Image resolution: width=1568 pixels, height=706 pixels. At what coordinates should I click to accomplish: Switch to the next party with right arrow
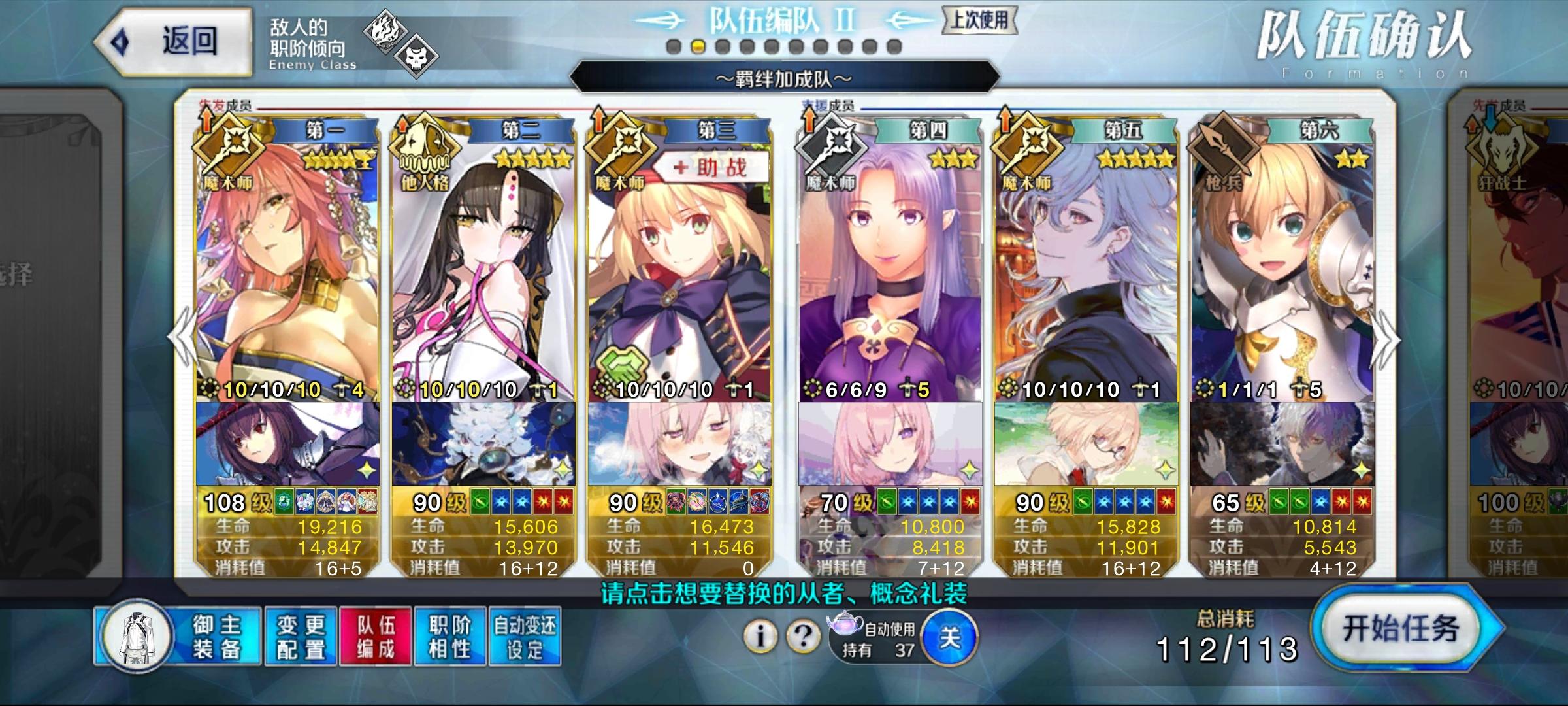(1386, 340)
